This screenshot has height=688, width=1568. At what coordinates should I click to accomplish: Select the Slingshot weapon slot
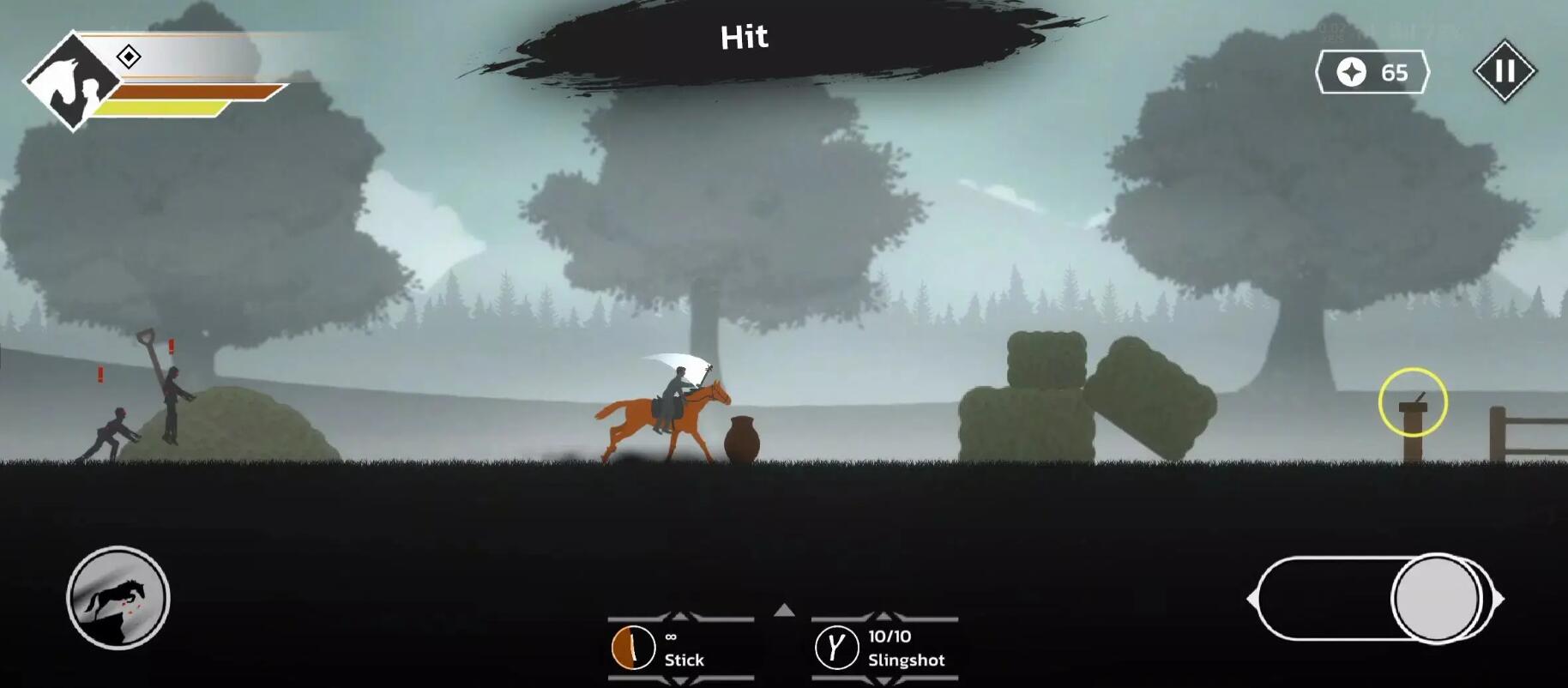click(884, 648)
